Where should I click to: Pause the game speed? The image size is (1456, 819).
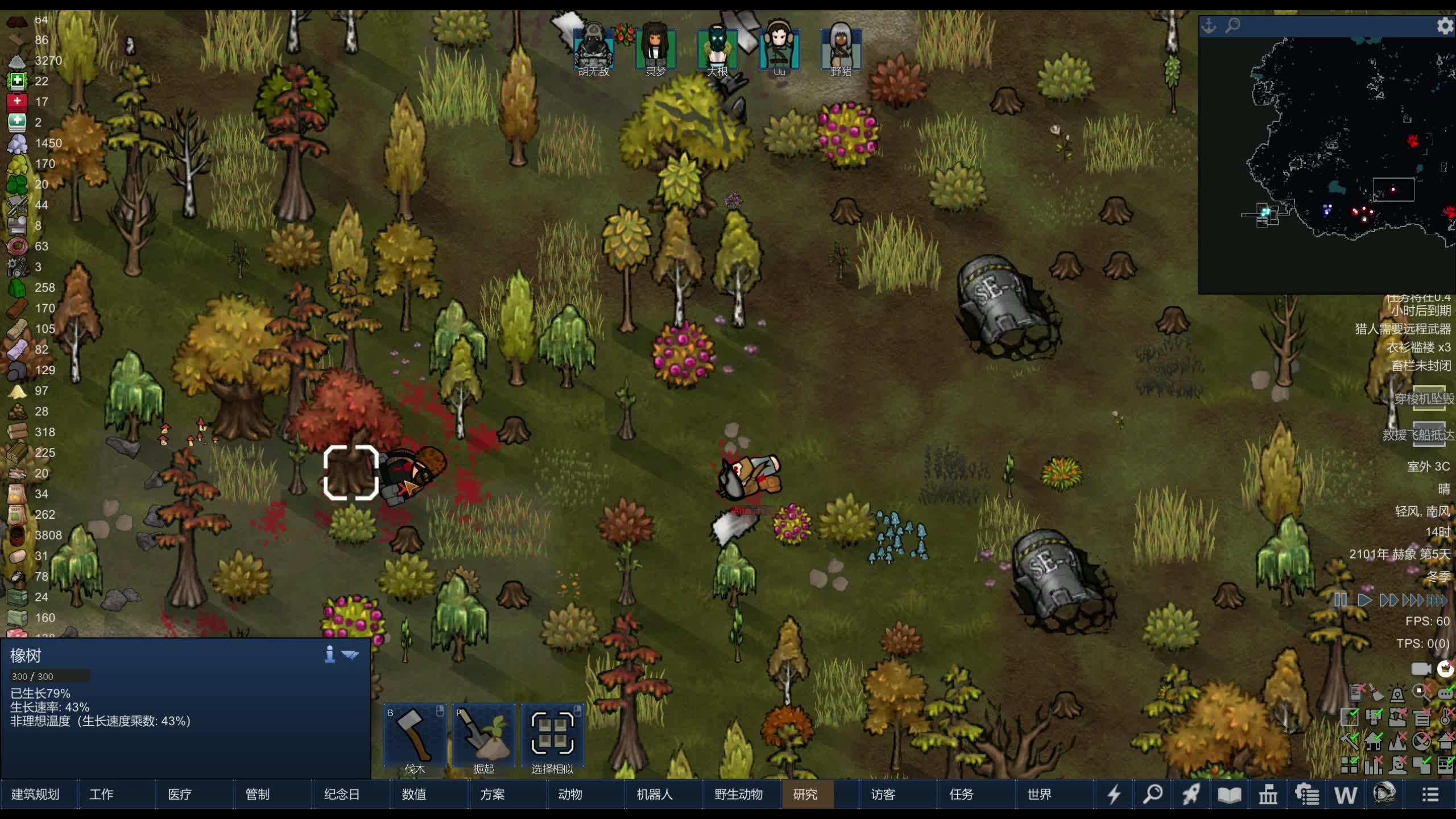(x=1340, y=600)
